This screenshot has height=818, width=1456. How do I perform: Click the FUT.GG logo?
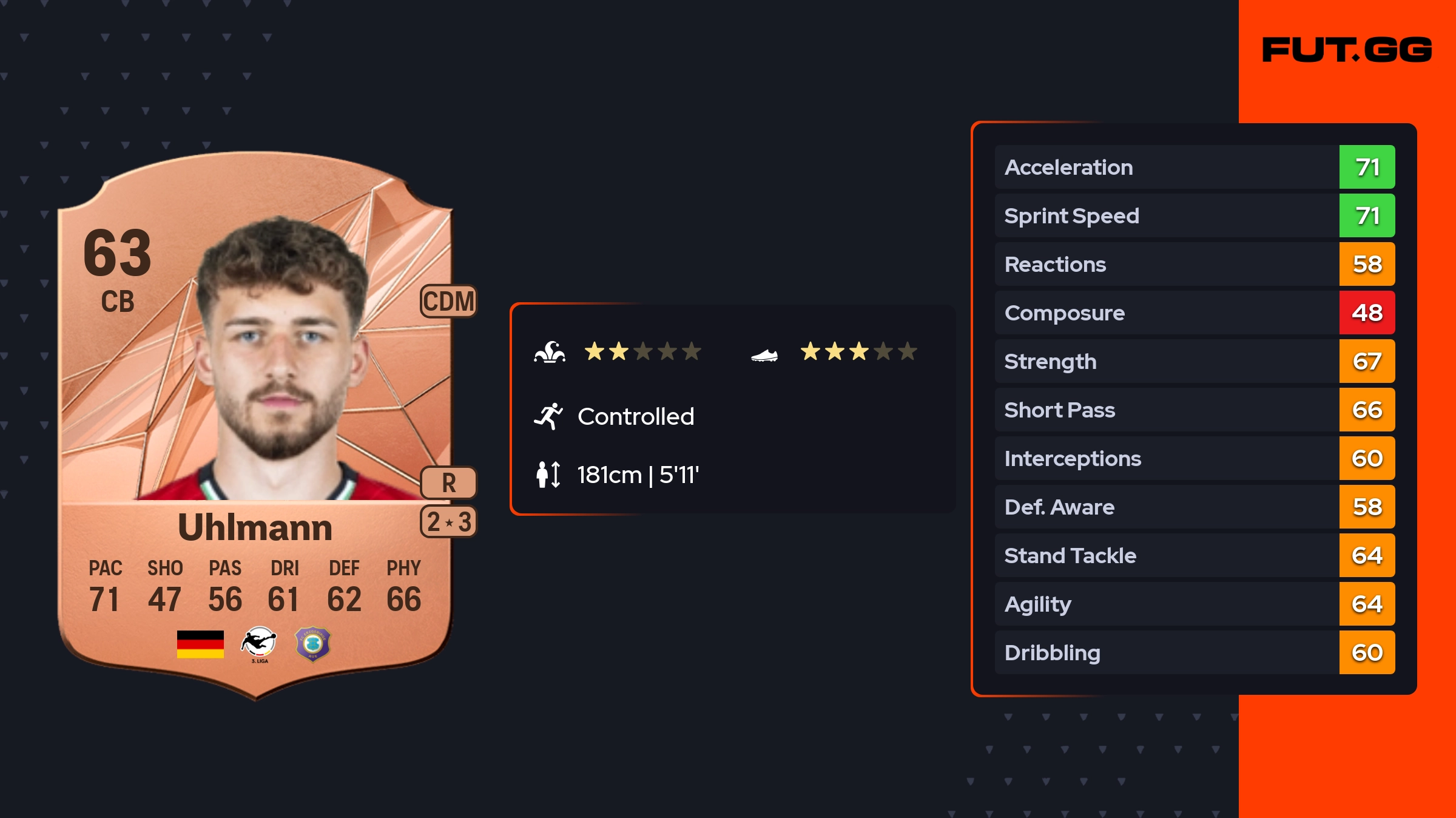1347,50
